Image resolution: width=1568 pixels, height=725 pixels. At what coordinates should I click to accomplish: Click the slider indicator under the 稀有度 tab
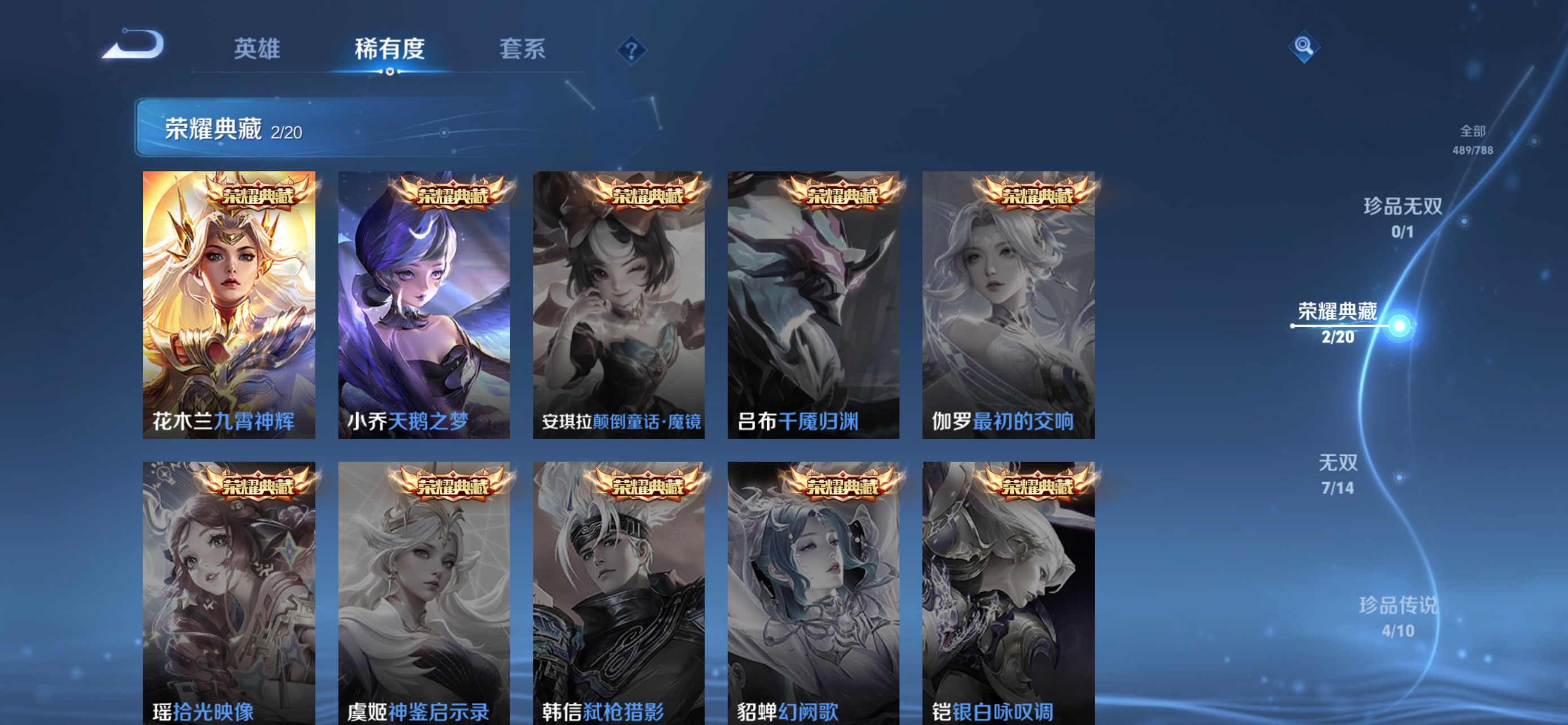[x=390, y=73]
